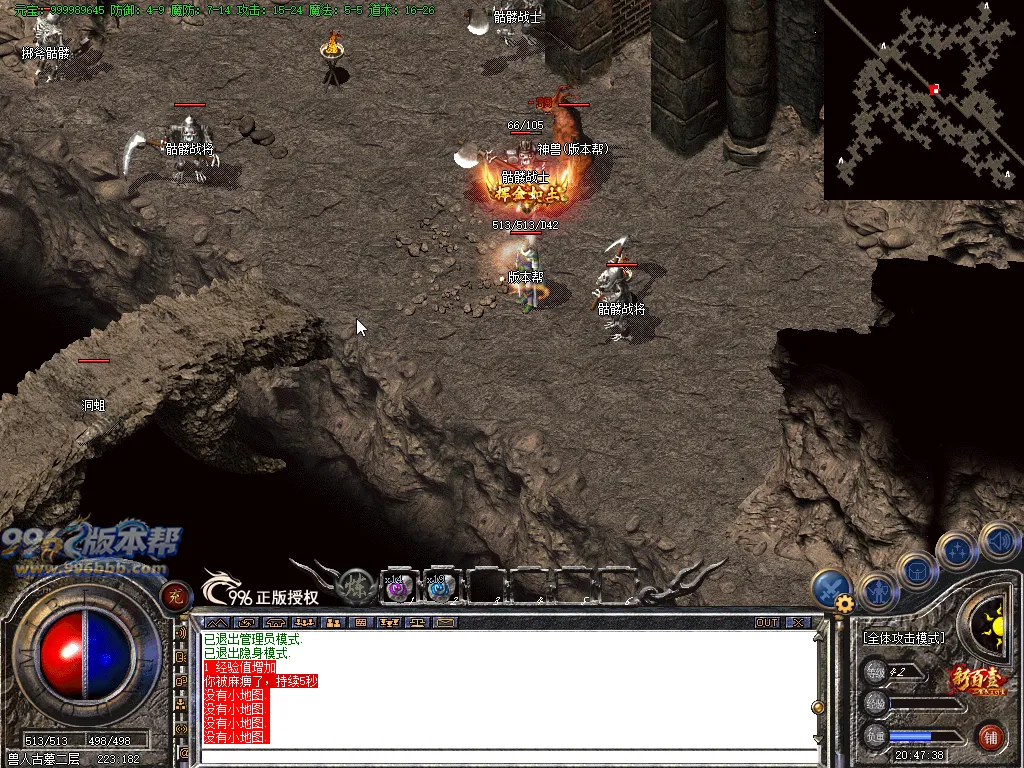The width and height of the screenshot is (1024, 768).
Task: Click the envelope mail button on chat toolbar
Action: [446, 622]
